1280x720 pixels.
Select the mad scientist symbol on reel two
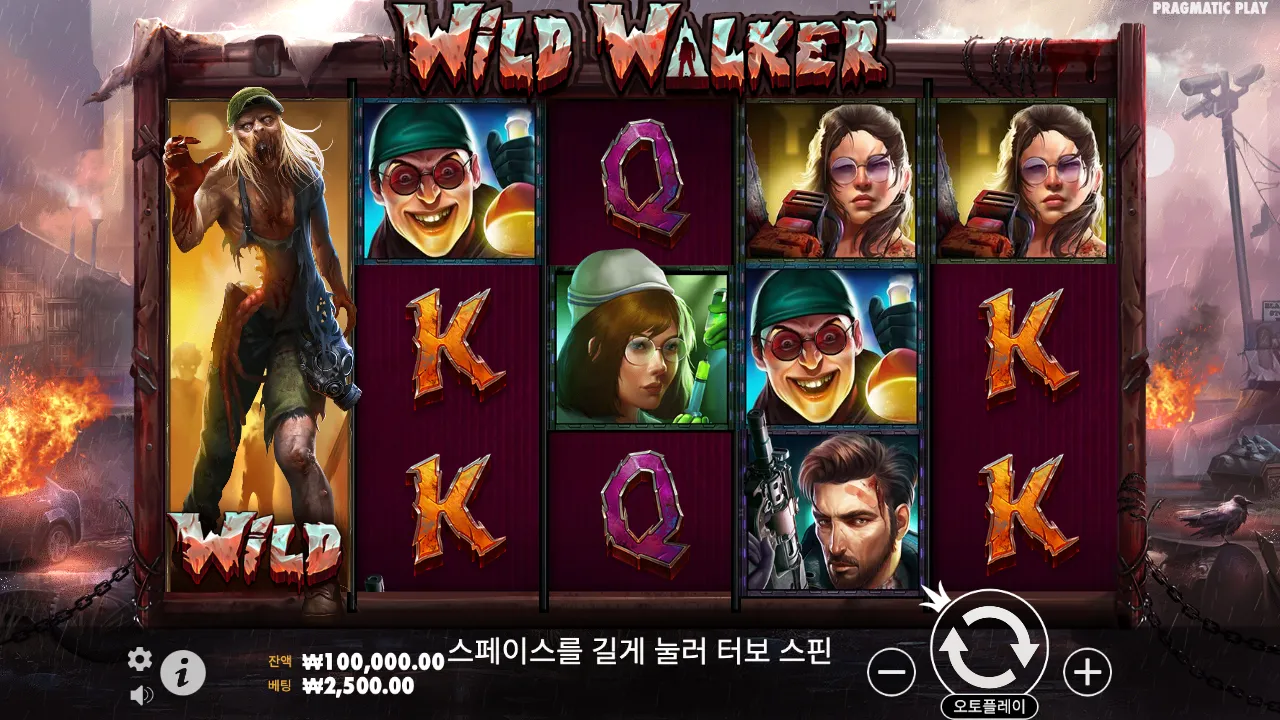[x=448, y=180]
